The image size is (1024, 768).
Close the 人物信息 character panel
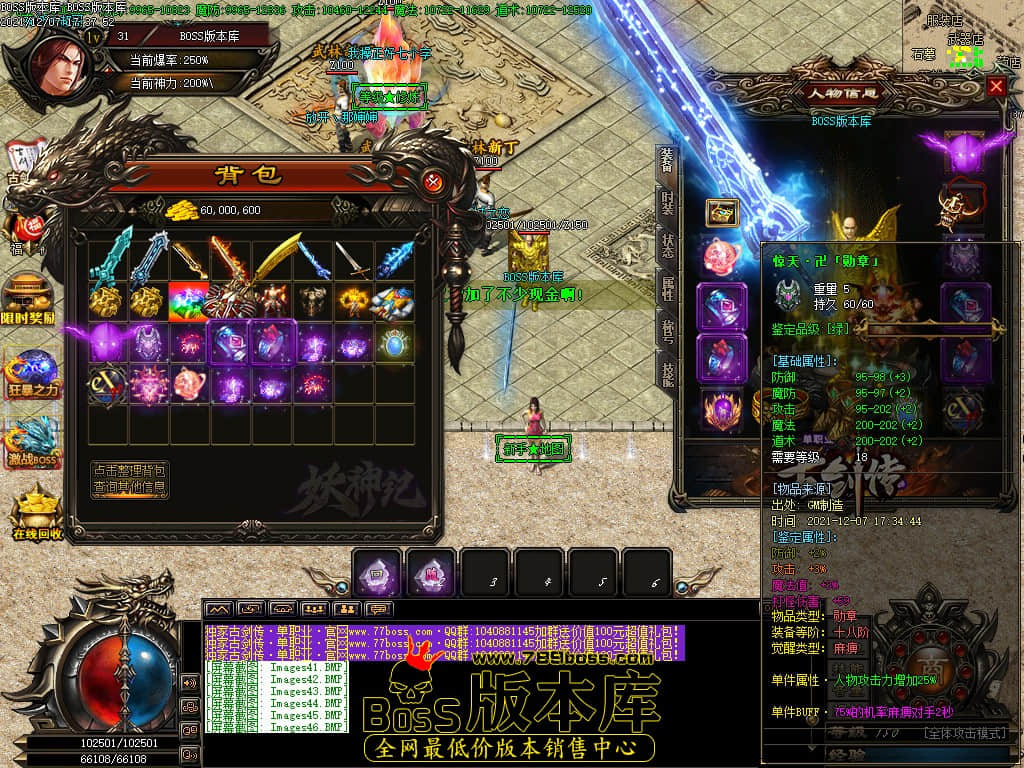click(996, 86)
